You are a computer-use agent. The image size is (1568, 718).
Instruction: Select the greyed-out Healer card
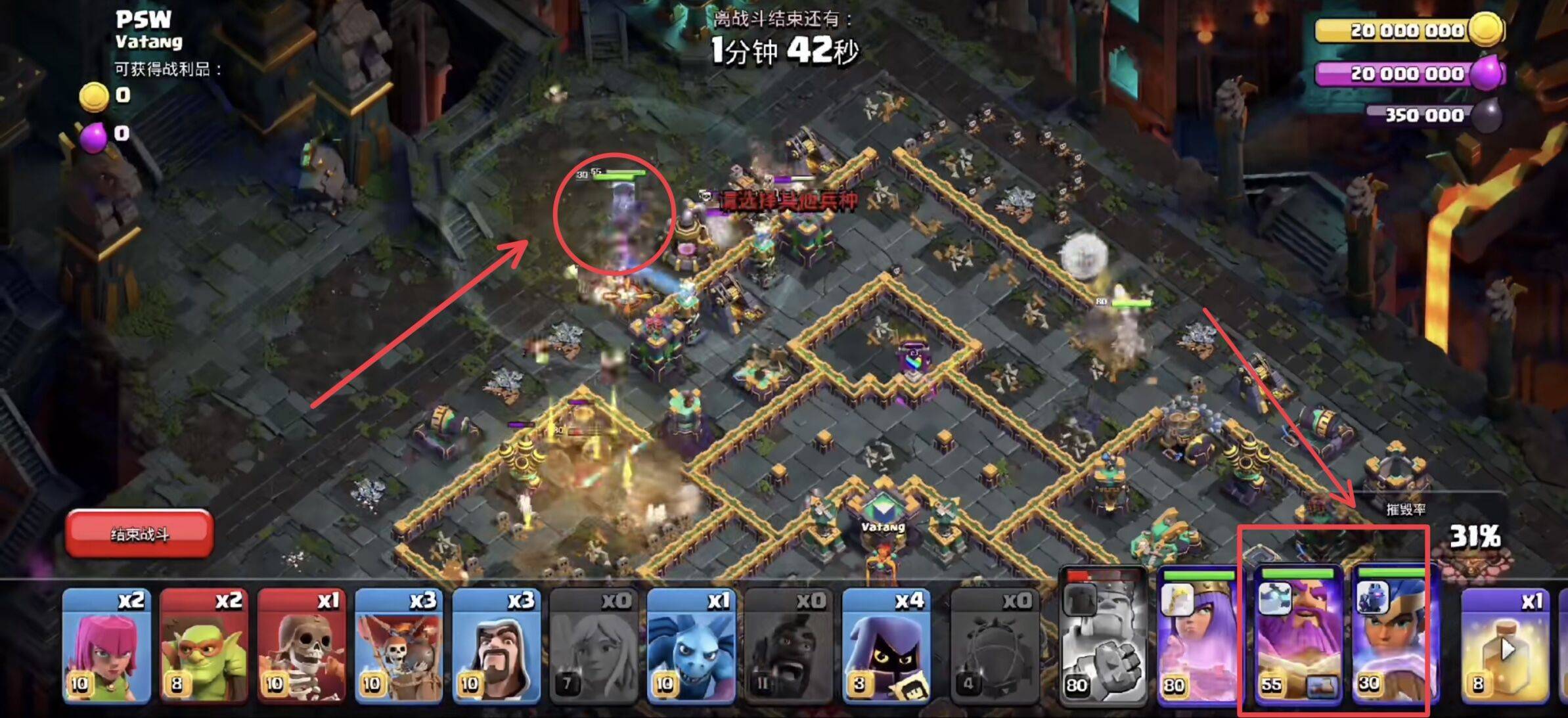click(x=593, y=646)
